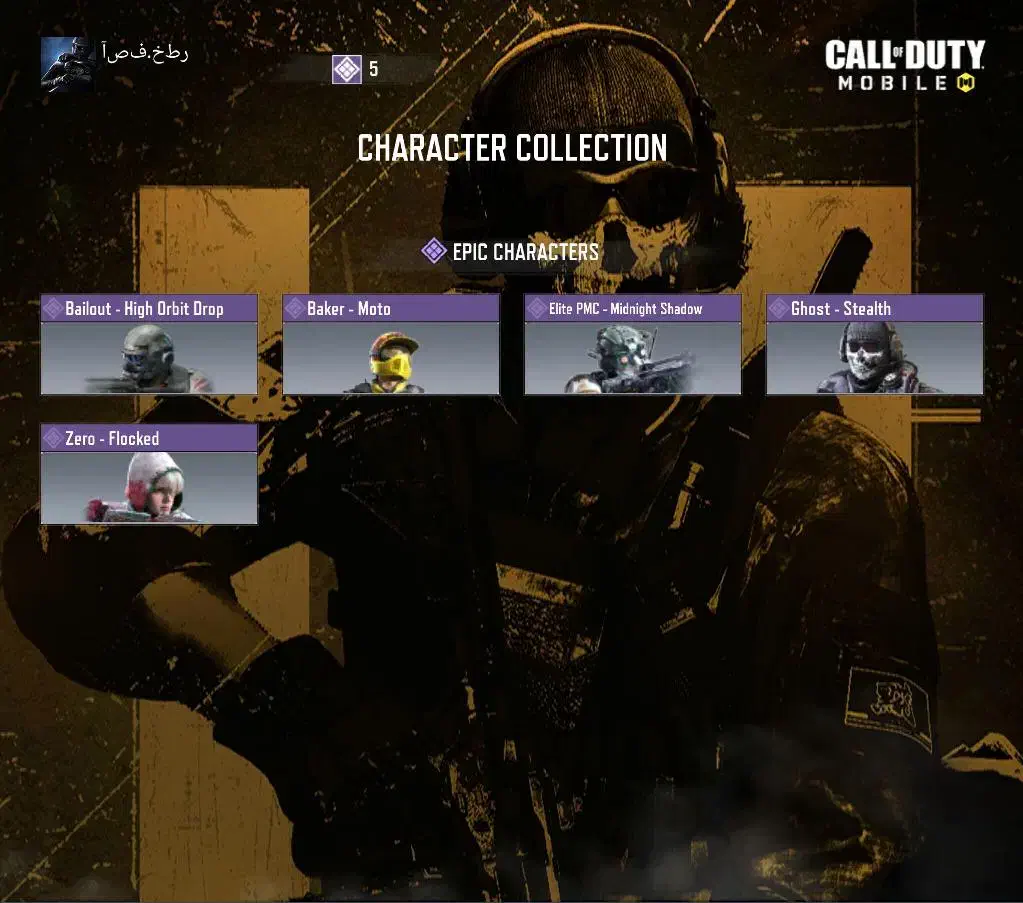Click the Call of Duty Mobile logo

904,66
